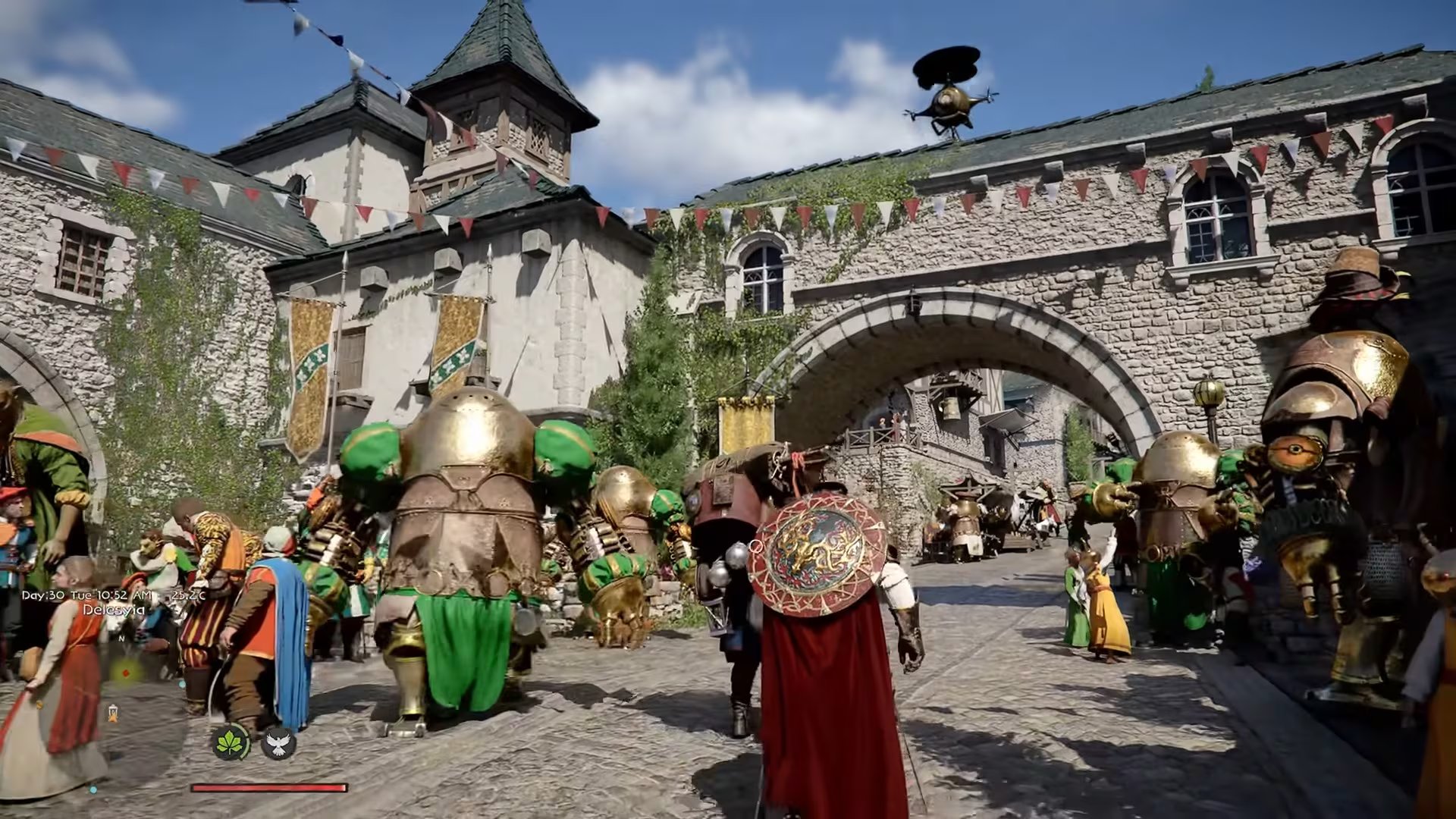Select the lantern marker on the minimap
Screen dimensions: 1456x819
pos(114,712)
